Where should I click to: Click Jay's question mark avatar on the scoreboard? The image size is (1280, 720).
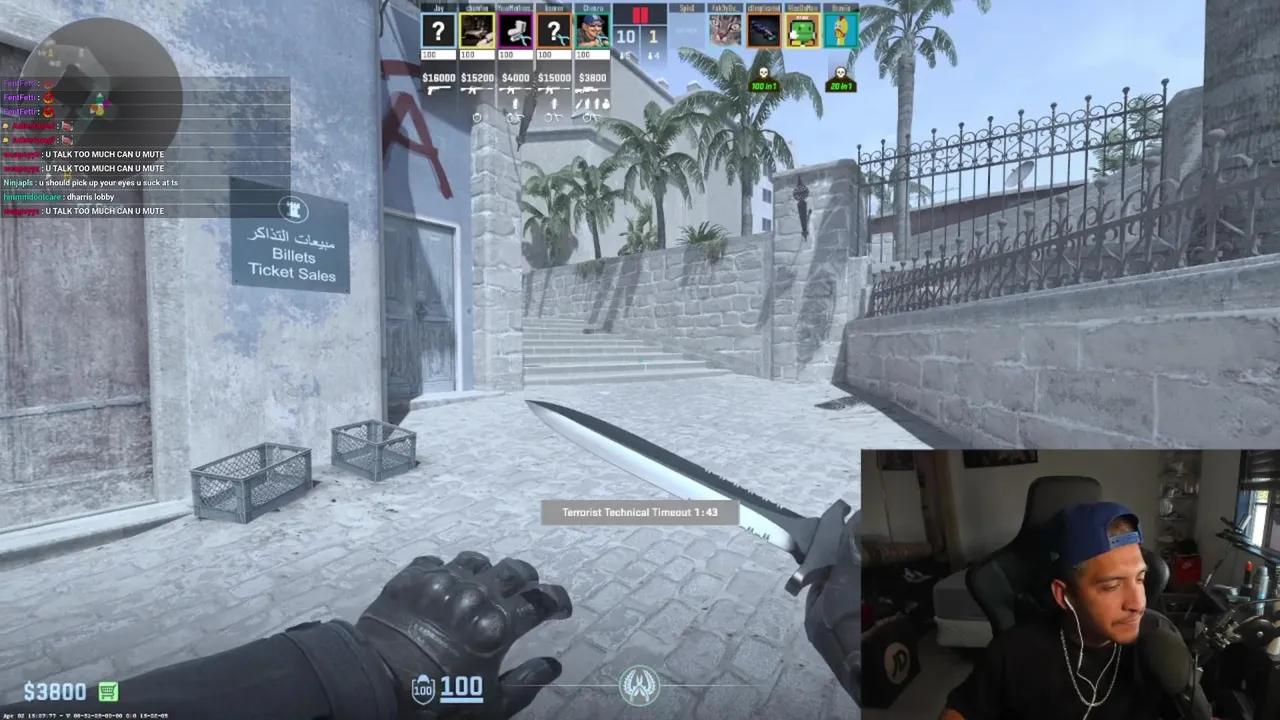tap(438, 32)
